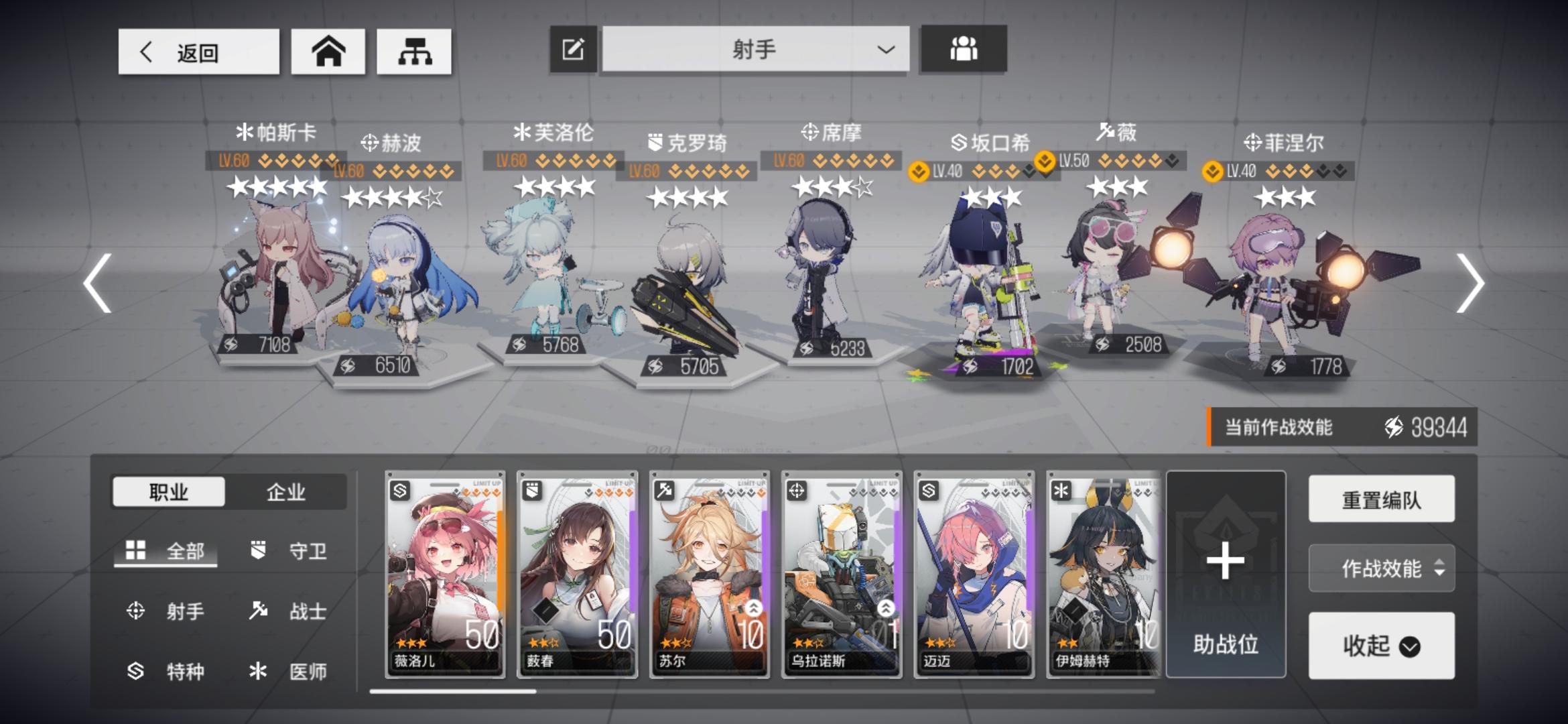Open the squad members icon top right
Image resolution: width=1568 pixels, height=724 pixels.
tap(964, 48)
